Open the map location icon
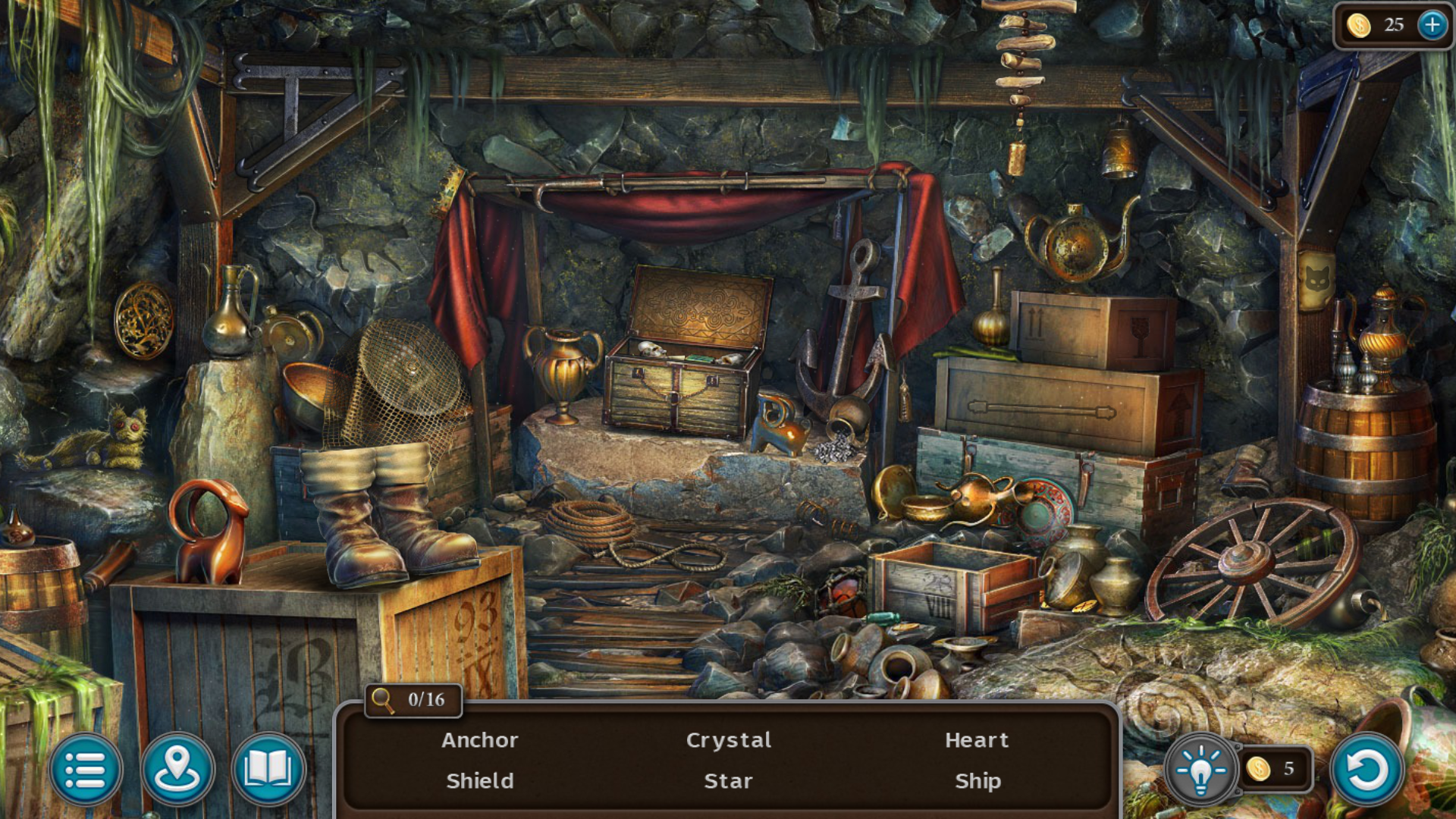This screenshot has width=1456, height=819. pos(178,769)
